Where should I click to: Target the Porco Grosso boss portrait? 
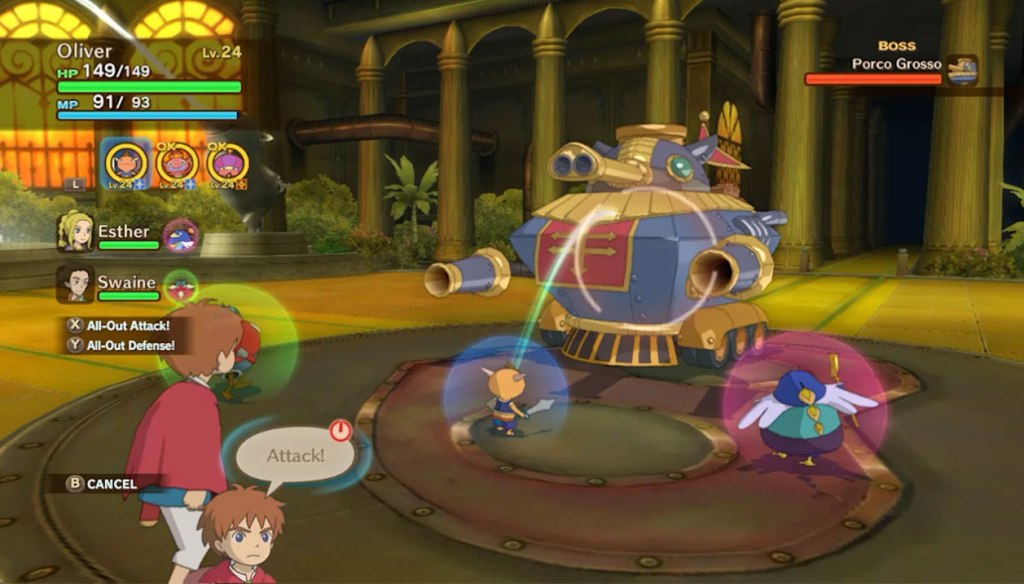click(x=962, y=69)
